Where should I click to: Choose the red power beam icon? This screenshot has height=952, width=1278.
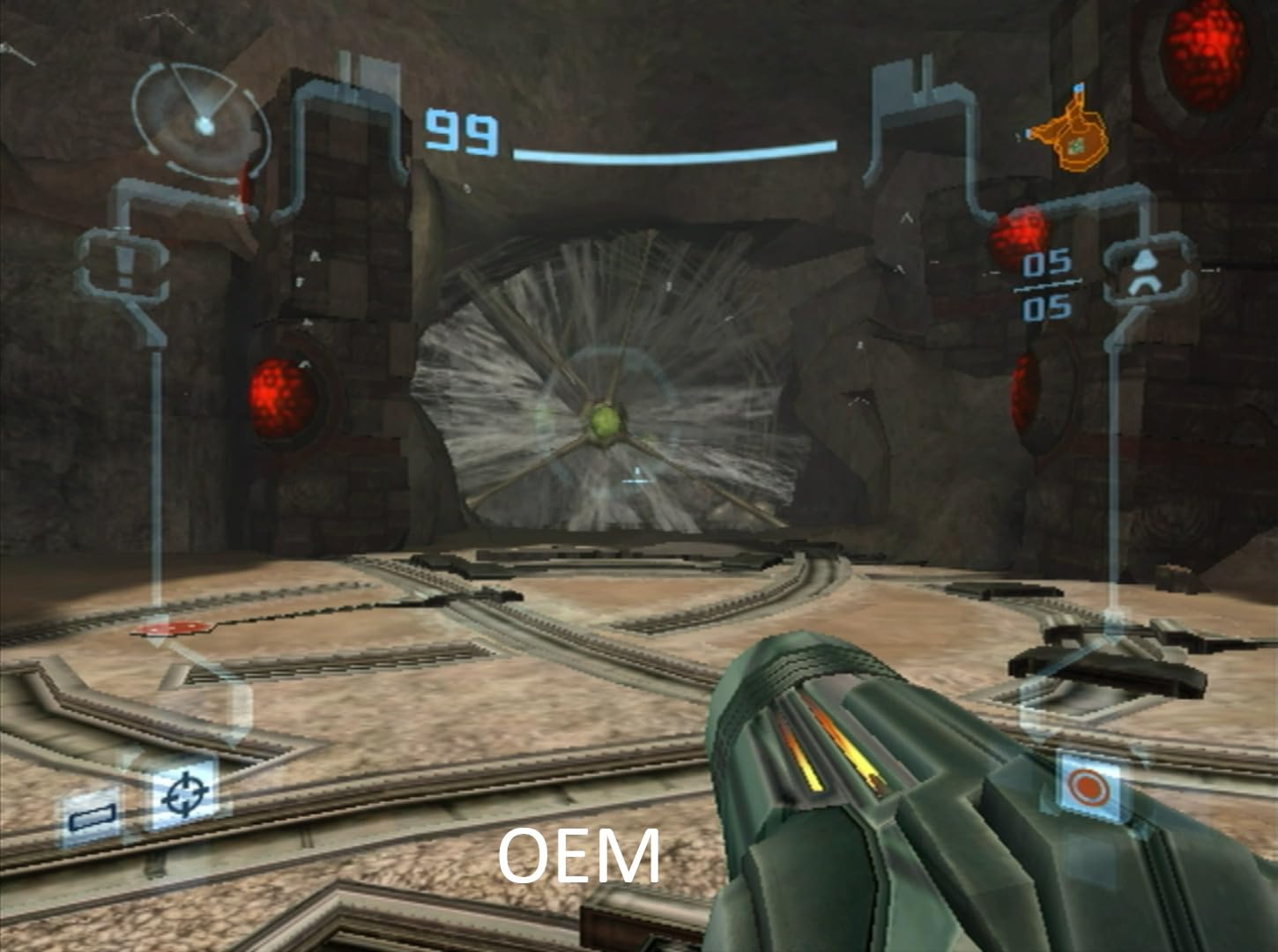[1089, 787]
